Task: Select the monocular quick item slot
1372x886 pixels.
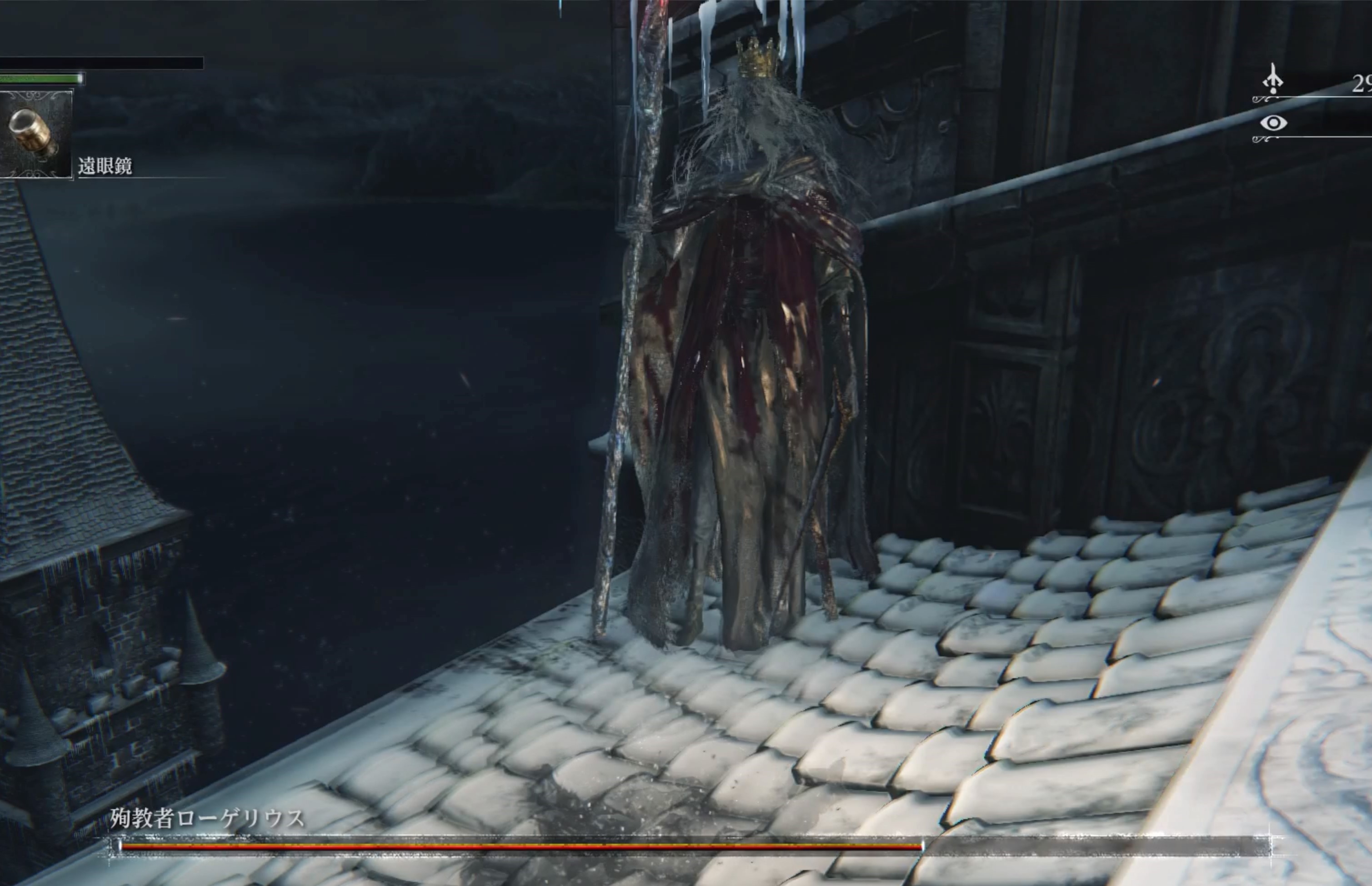Action: click(35, 135)
